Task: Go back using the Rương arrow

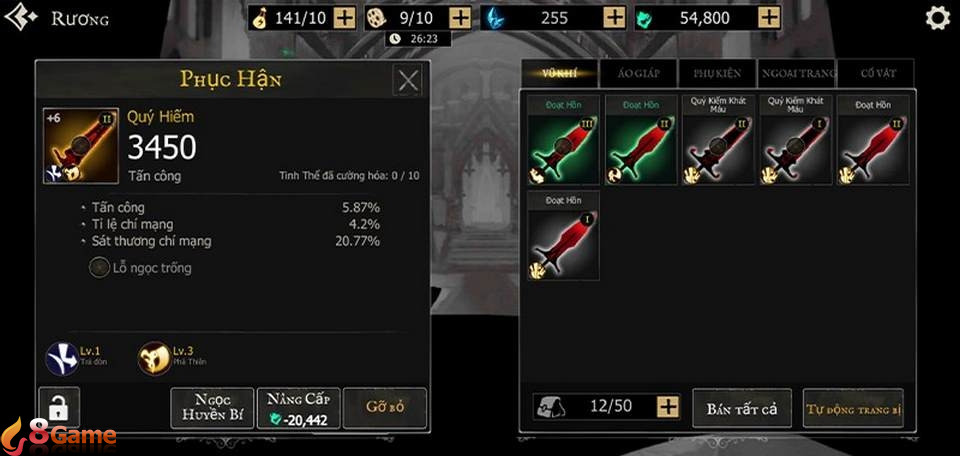Action: click(22, 18)
